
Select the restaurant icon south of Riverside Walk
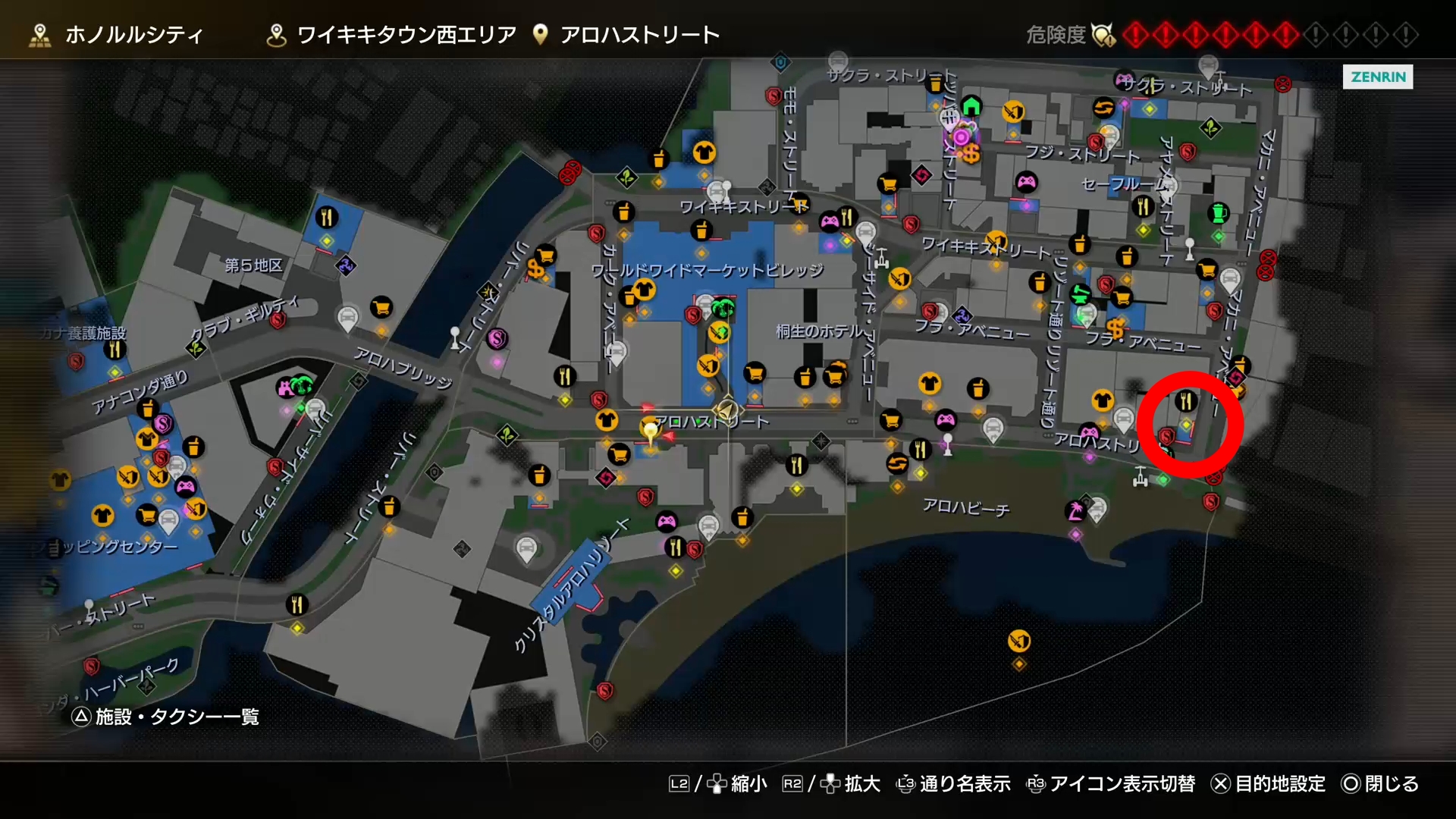297,604
